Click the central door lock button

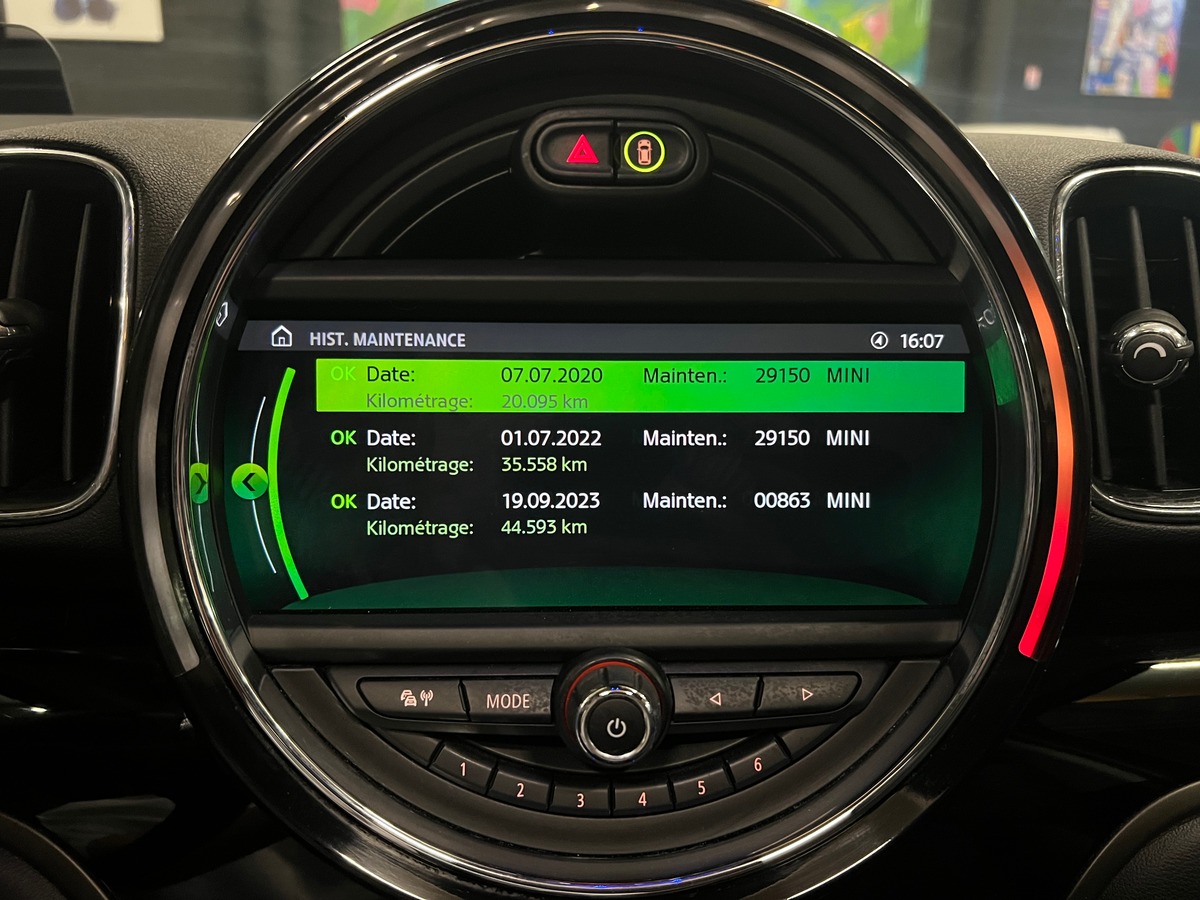643,152
